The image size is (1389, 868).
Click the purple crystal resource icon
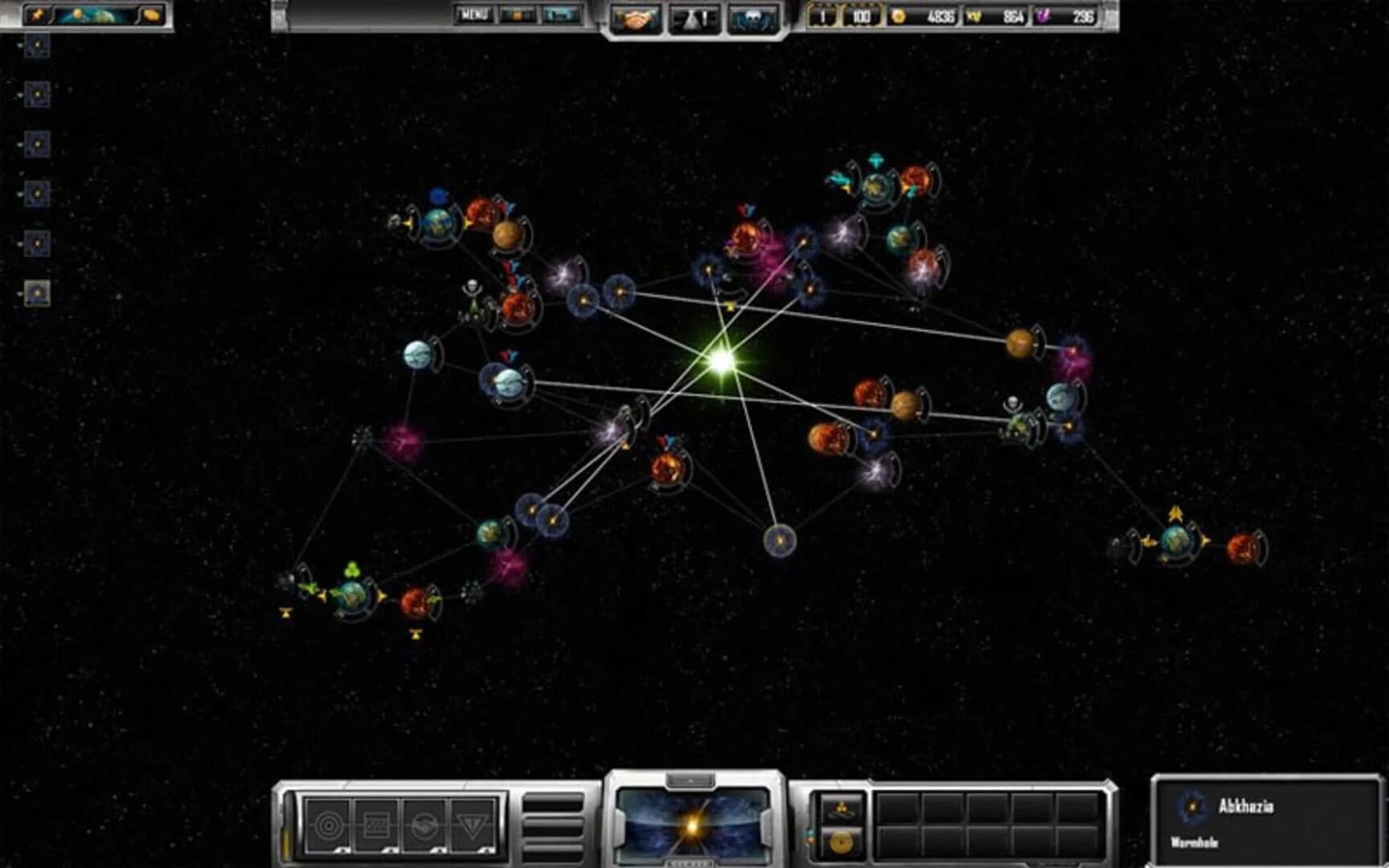coord(1045,14)
